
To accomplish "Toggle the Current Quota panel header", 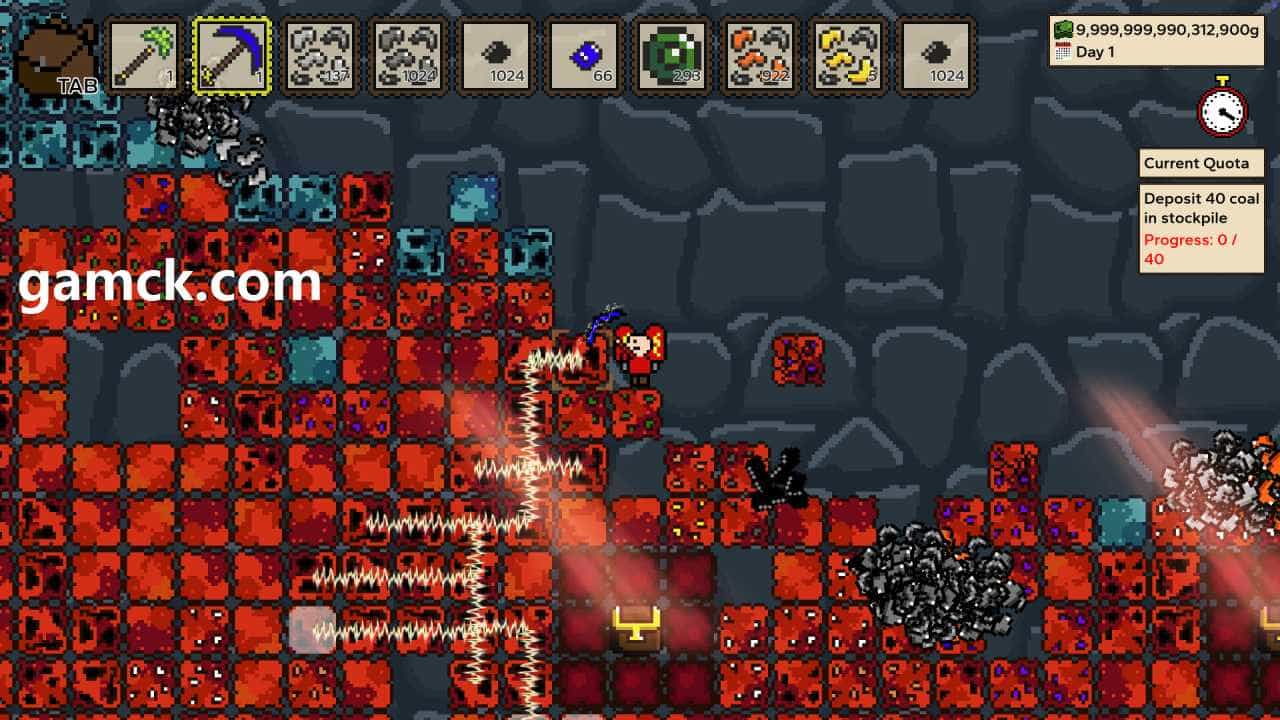I will [1201, 163].
